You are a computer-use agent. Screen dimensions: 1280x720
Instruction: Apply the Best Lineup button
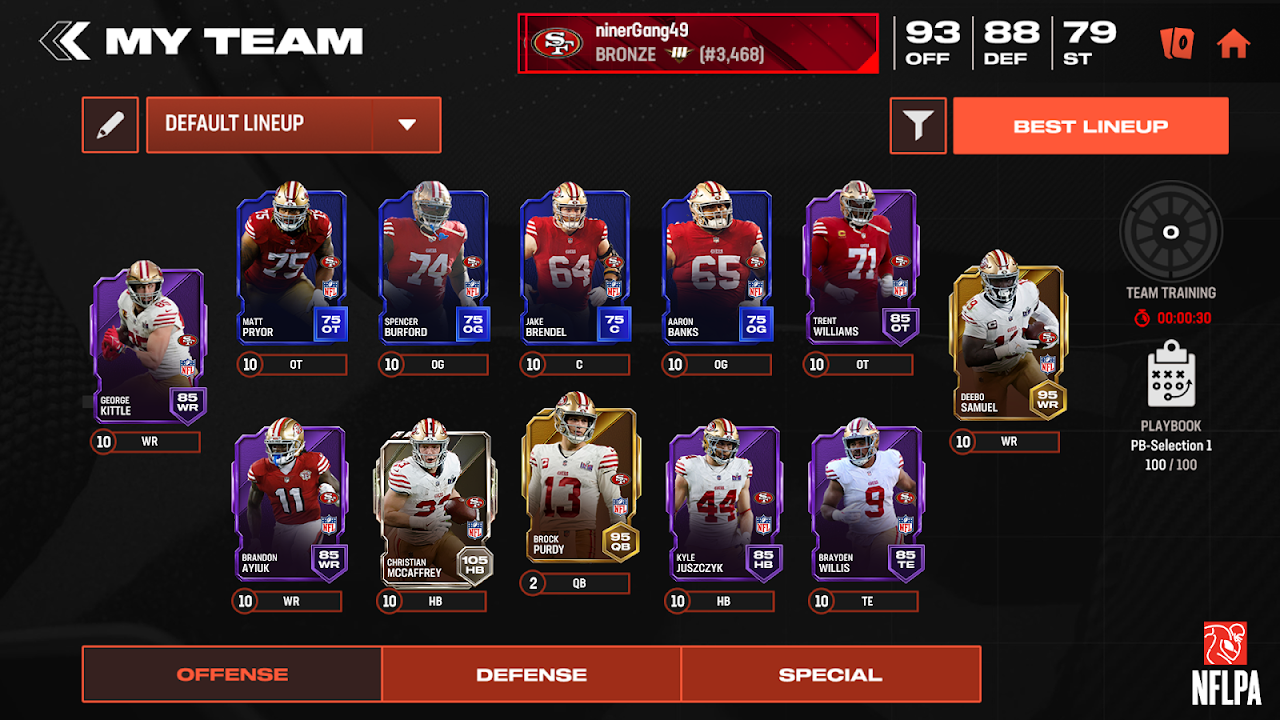1090,126
